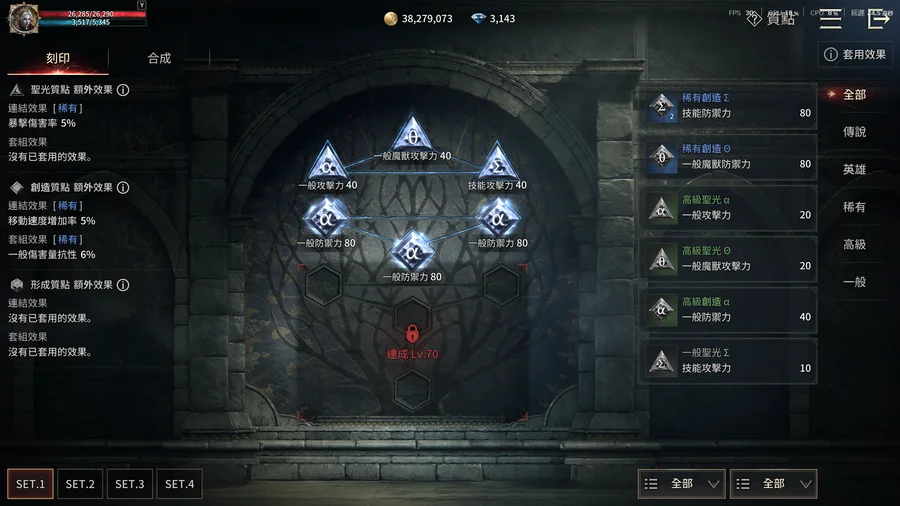This screenshot has width=900, height=506.
Task: Select 一般聖光 Σ 技能攻擊力 10 entry
Action: 730,361
